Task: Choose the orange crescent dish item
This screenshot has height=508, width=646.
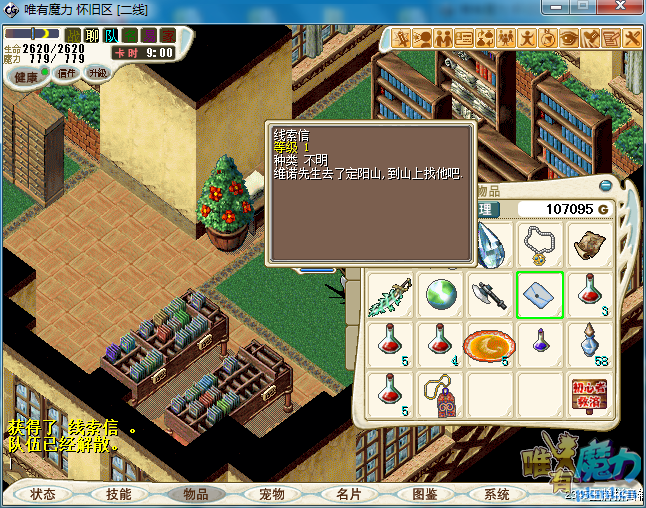Action: pyautogui.click(x=490, y=344)
